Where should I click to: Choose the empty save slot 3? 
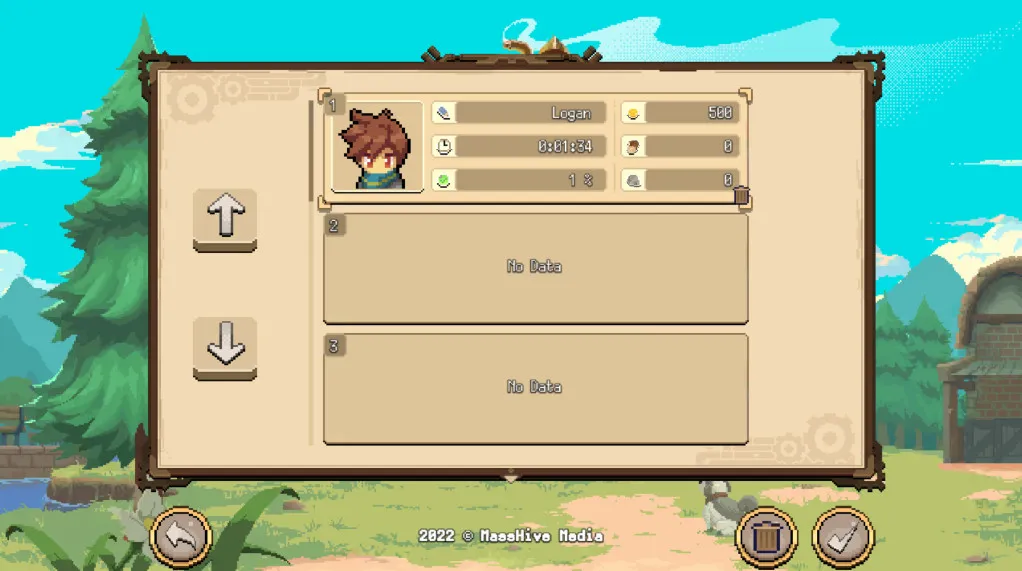pos(535,388)
